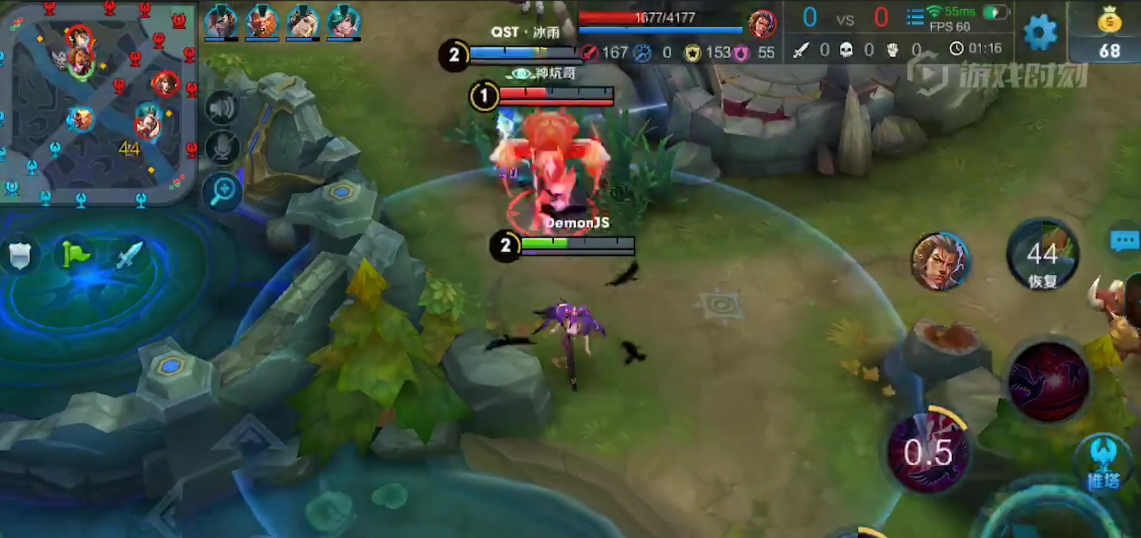Select the first teammate portrait in the top row
The width and height of the screenshot is (1141, 538).
pyautogui.click(x=221, y=22)
